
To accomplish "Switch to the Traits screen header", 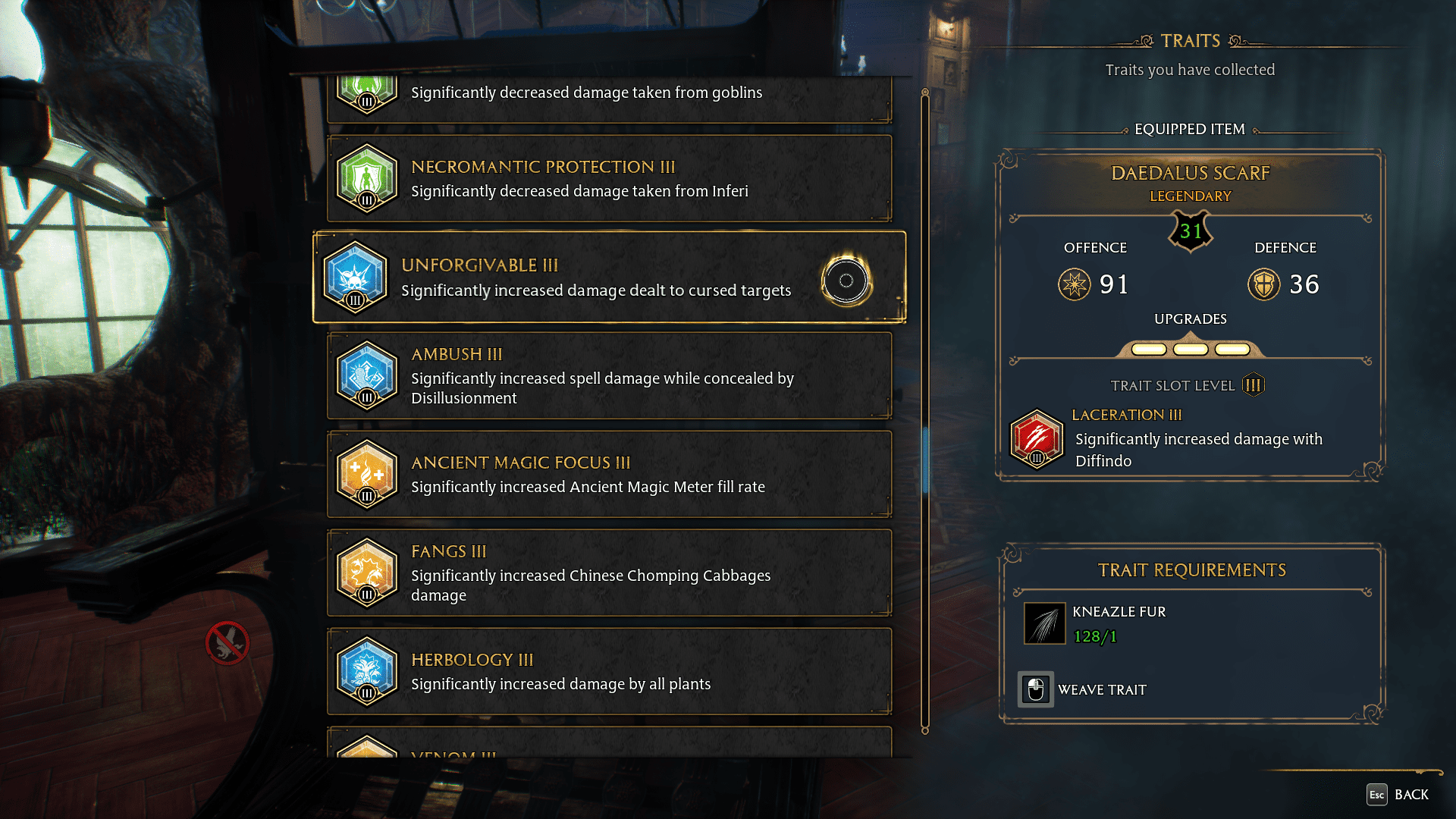I will click(x=1190, y=41).
